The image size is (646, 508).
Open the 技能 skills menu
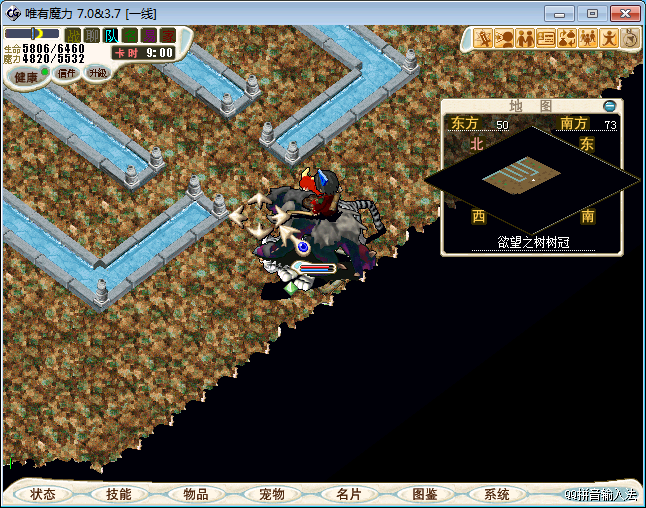pyautogui.click(x=119, y=494)
